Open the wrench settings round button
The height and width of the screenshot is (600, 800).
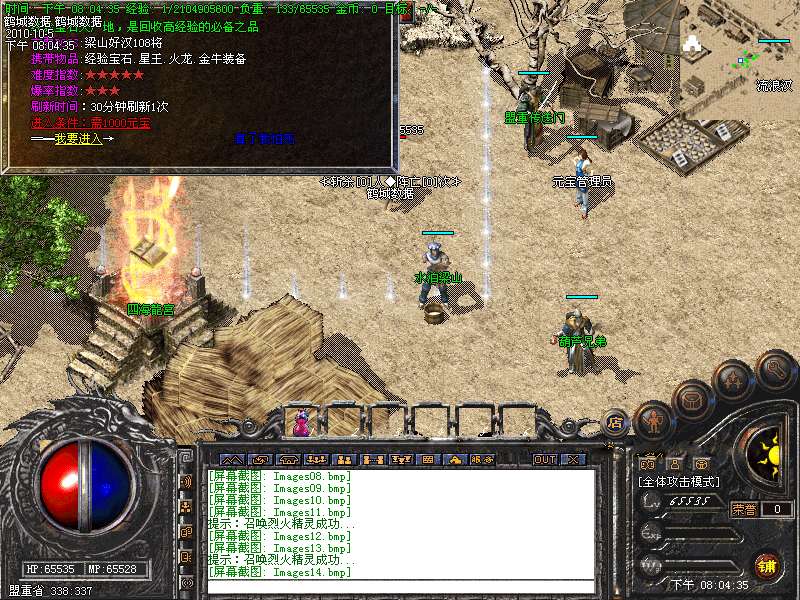point(776,368)
